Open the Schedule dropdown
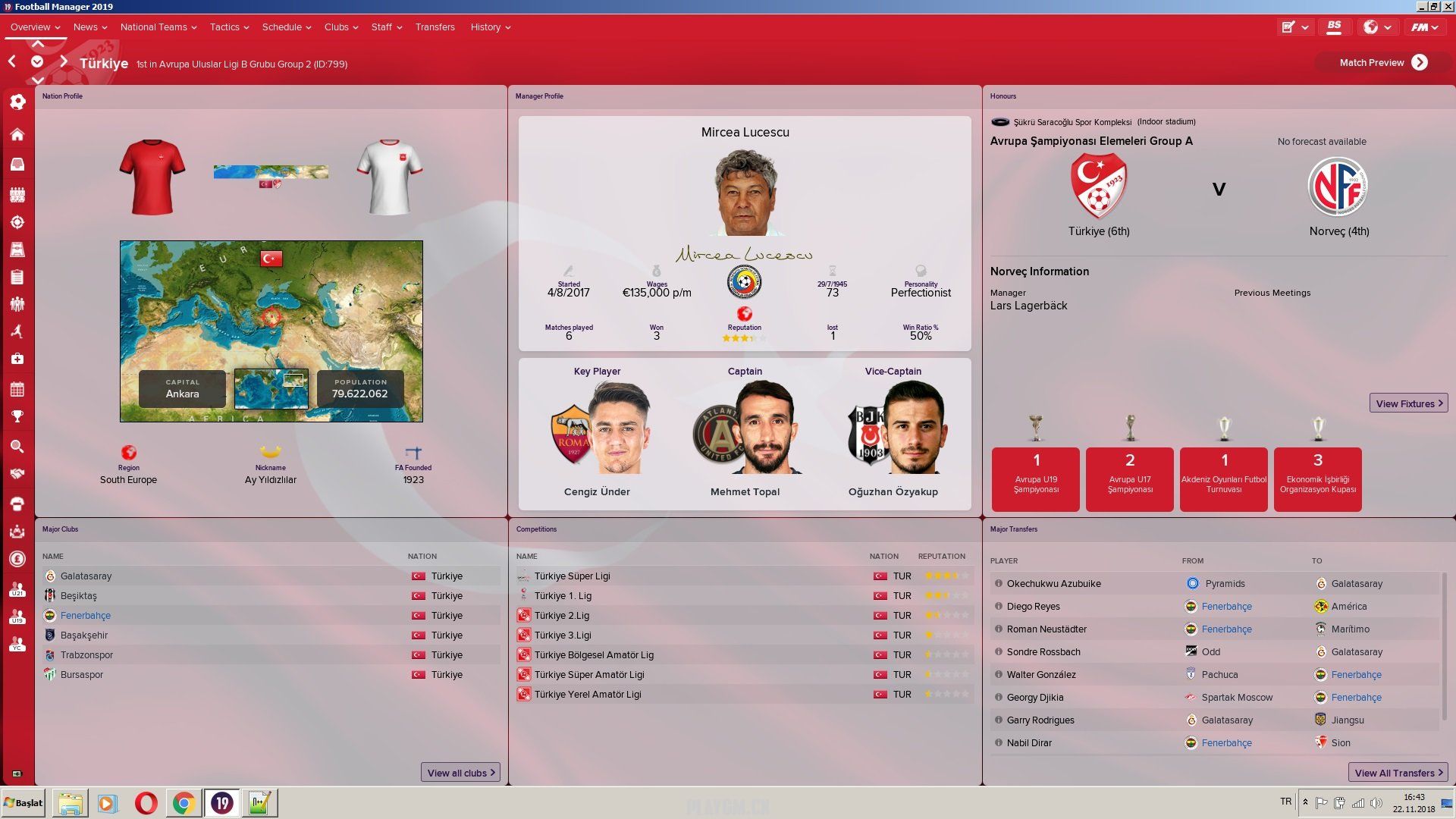The image size is (1456, 819). click(x=286, y=27)
